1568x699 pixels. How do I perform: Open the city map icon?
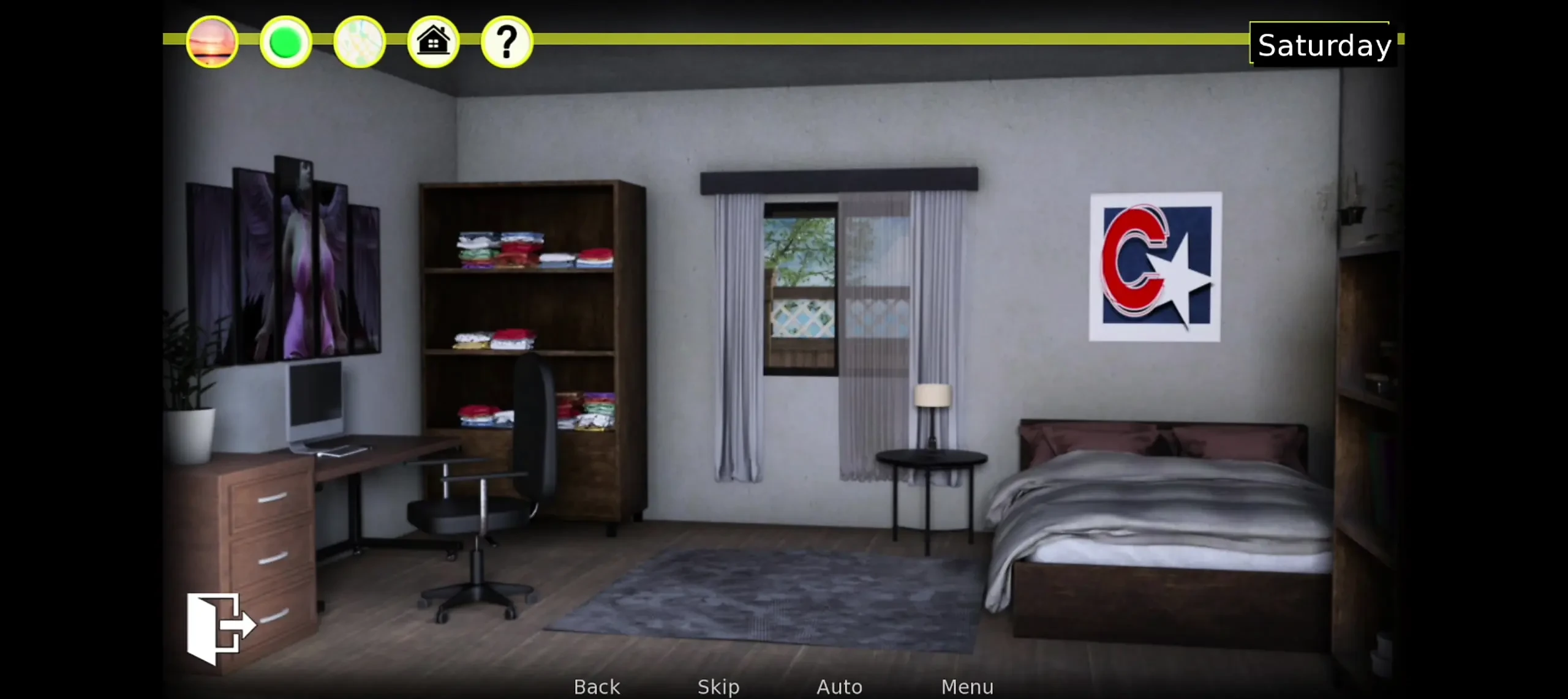360,42
